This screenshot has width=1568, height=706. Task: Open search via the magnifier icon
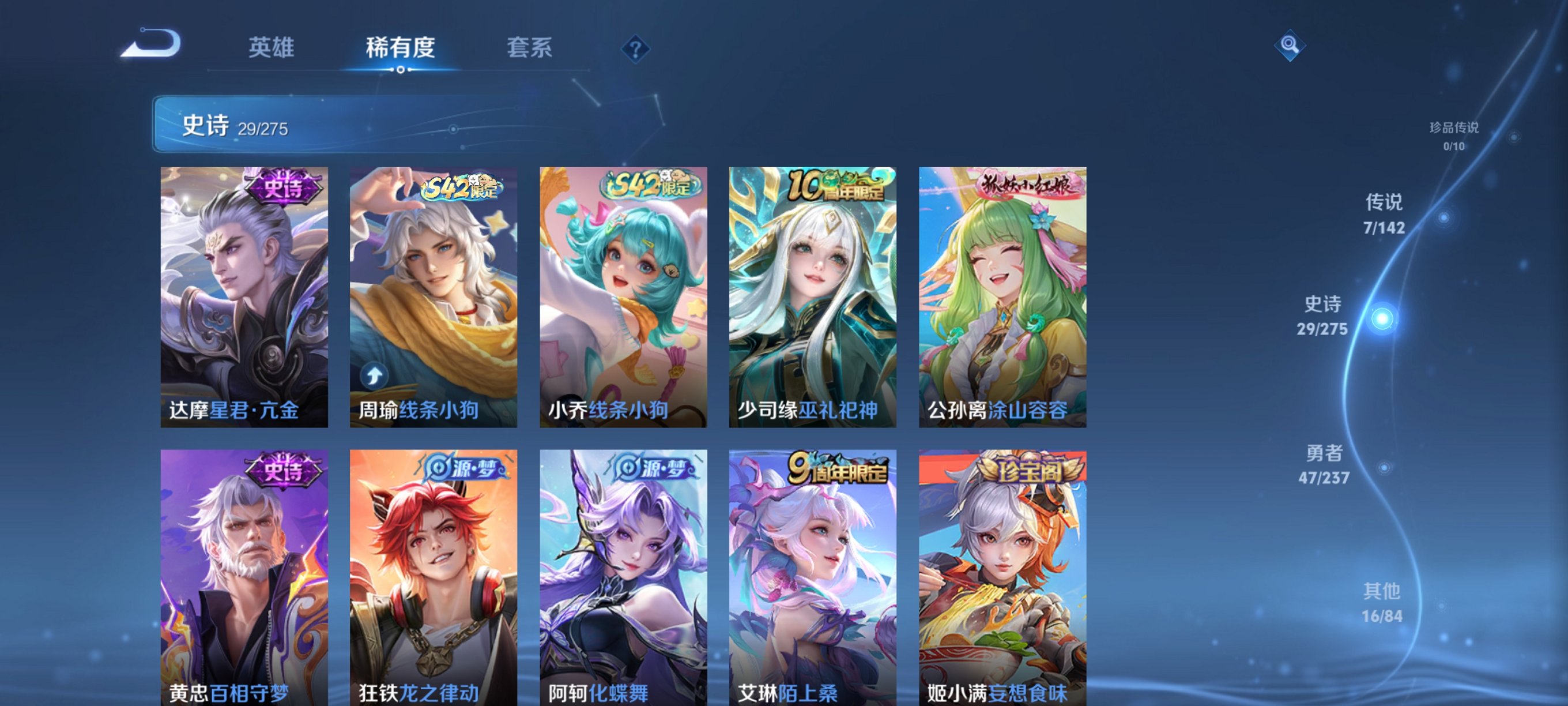[1292, 46]
